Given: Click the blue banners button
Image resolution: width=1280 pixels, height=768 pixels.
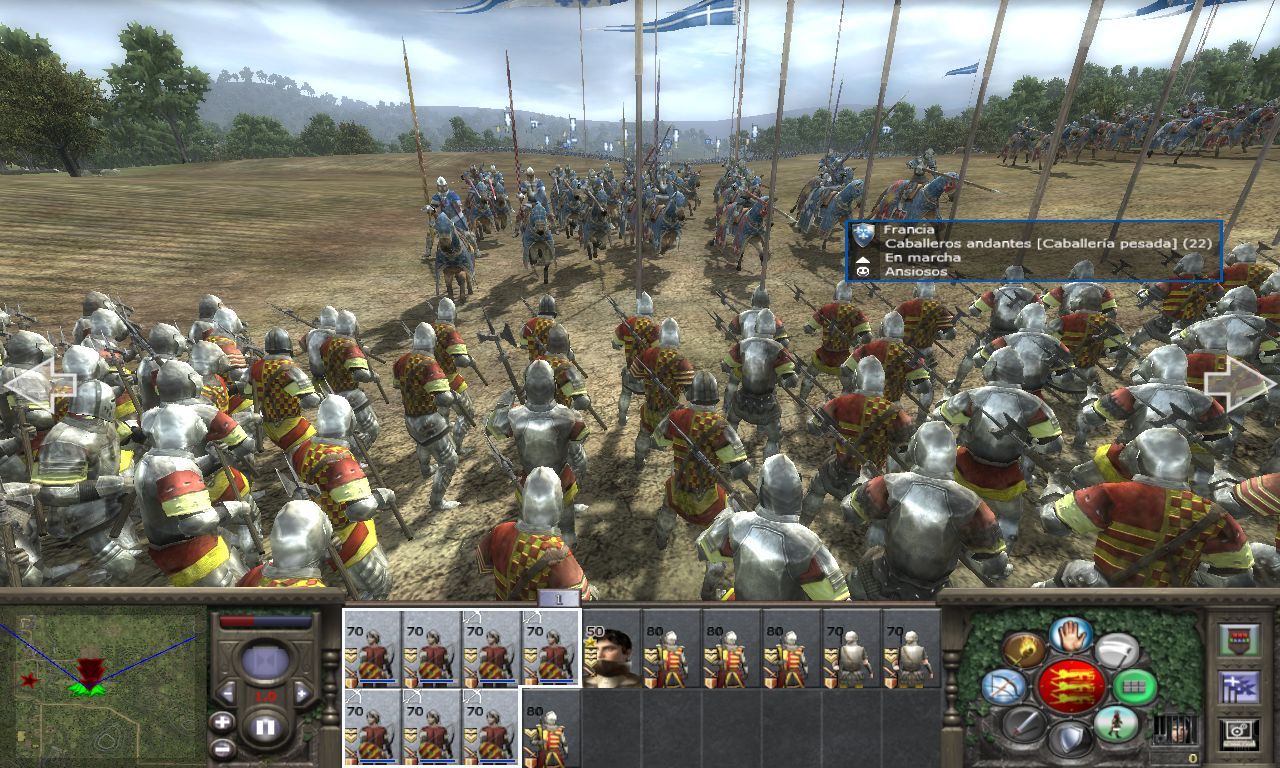Looking at the screenshot, I should tap(1239, 687).
